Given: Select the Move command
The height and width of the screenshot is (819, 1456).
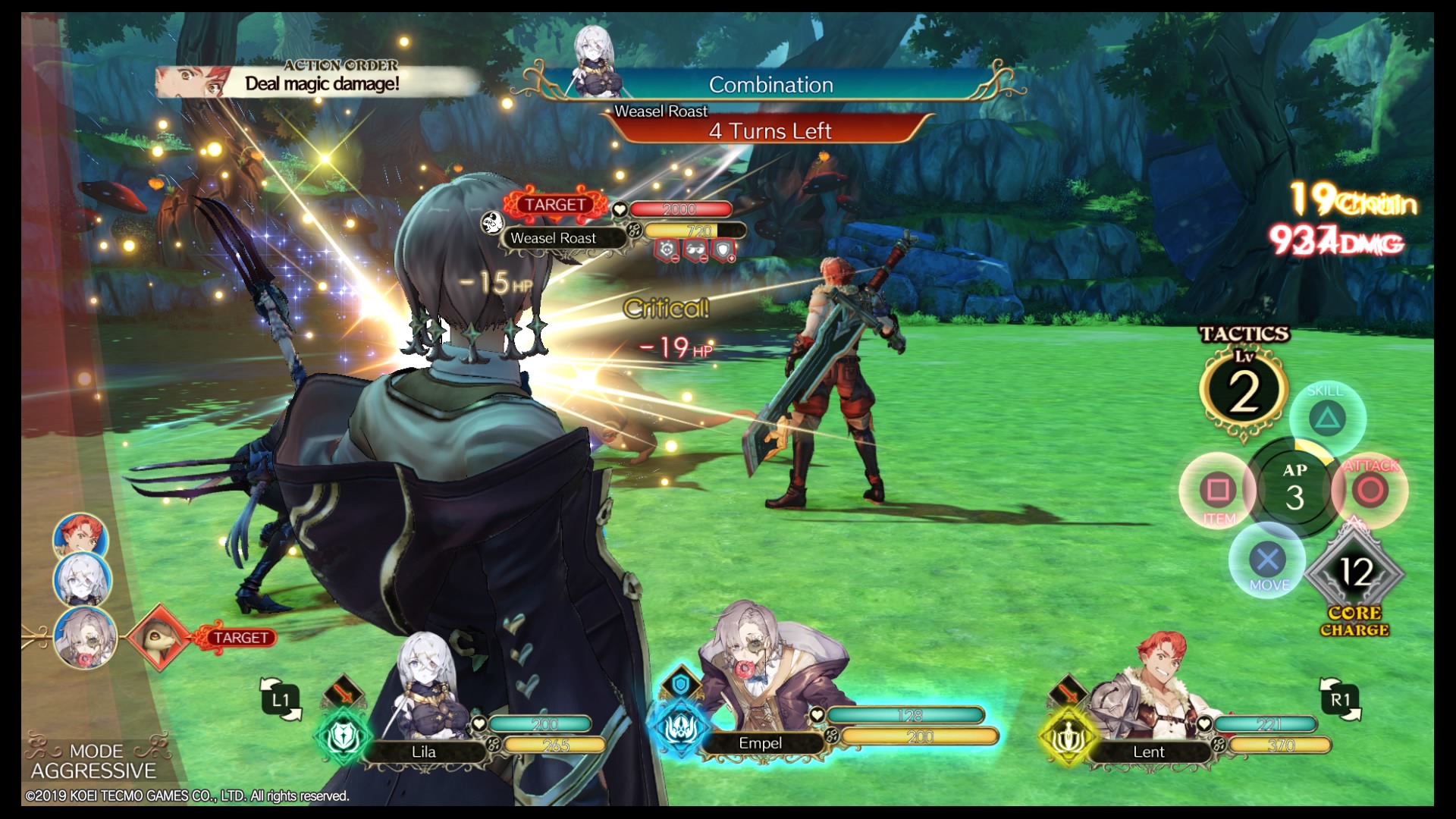Looking at the screenshot, I should [1267, 561].
